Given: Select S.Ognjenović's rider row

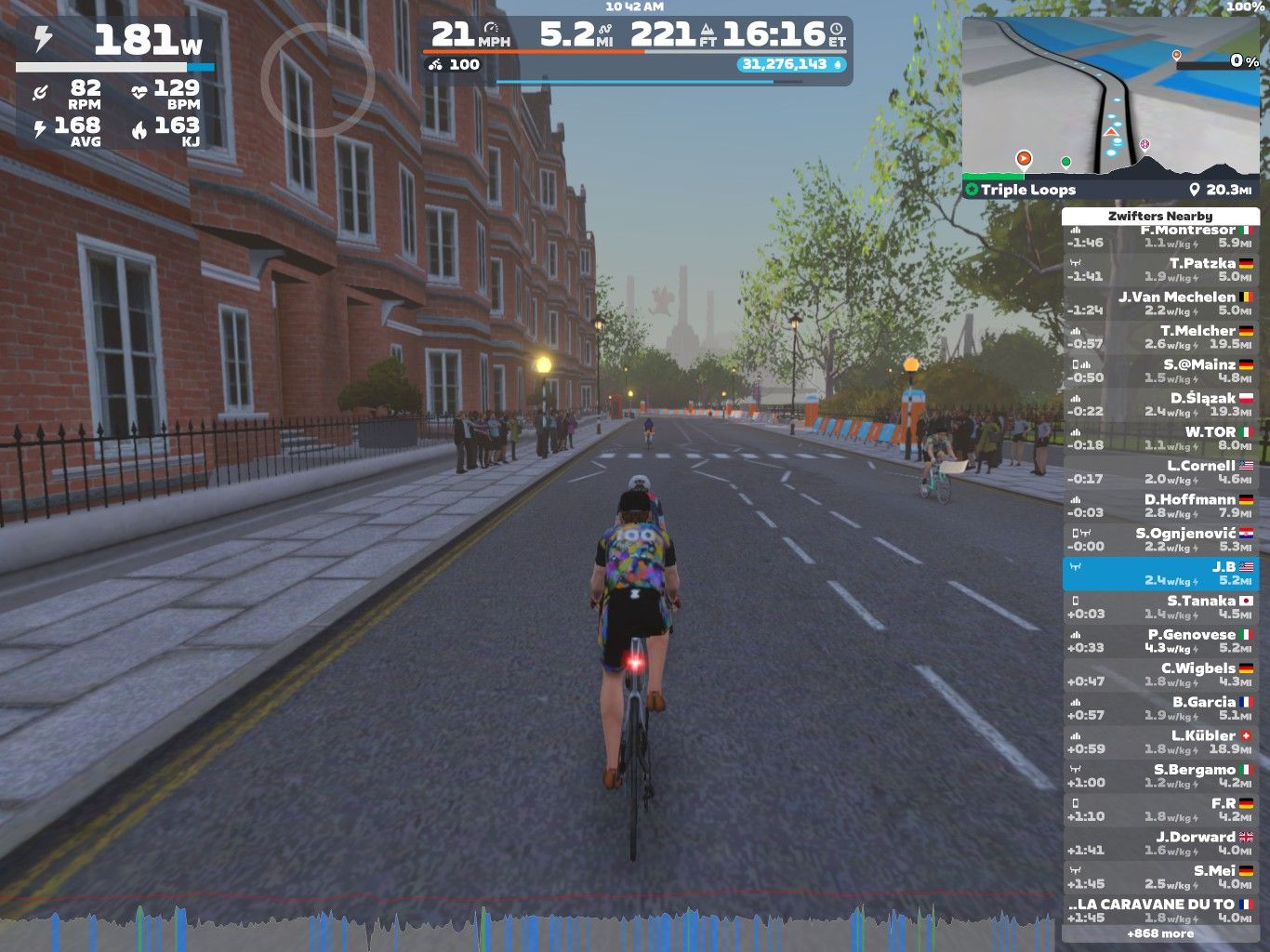Looking at the screenshot, I should pos(1160,539).
